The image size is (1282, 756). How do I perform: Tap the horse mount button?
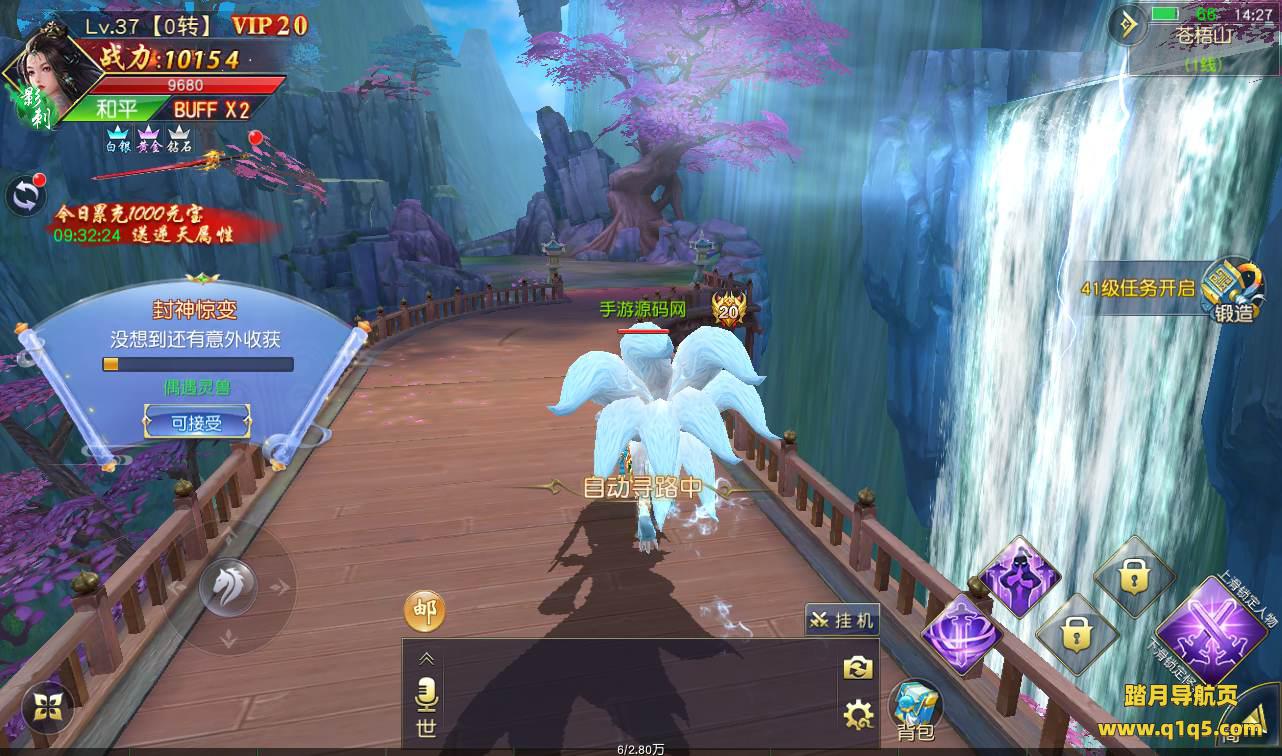click(228, 586)
